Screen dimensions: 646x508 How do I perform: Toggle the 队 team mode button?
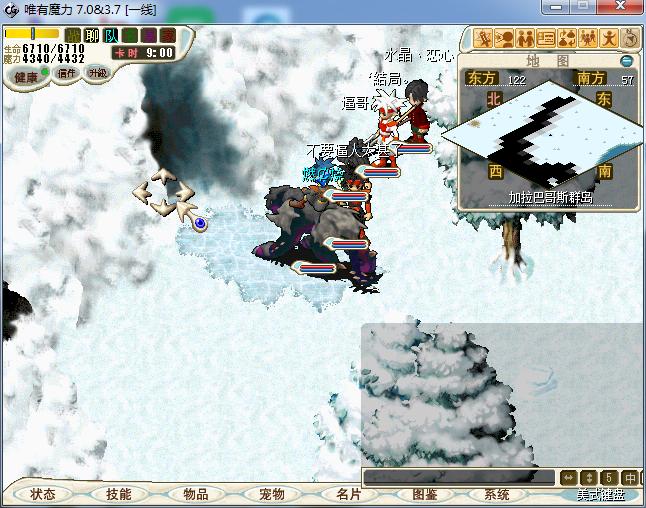pyautogui.click(x=110, y=36)
